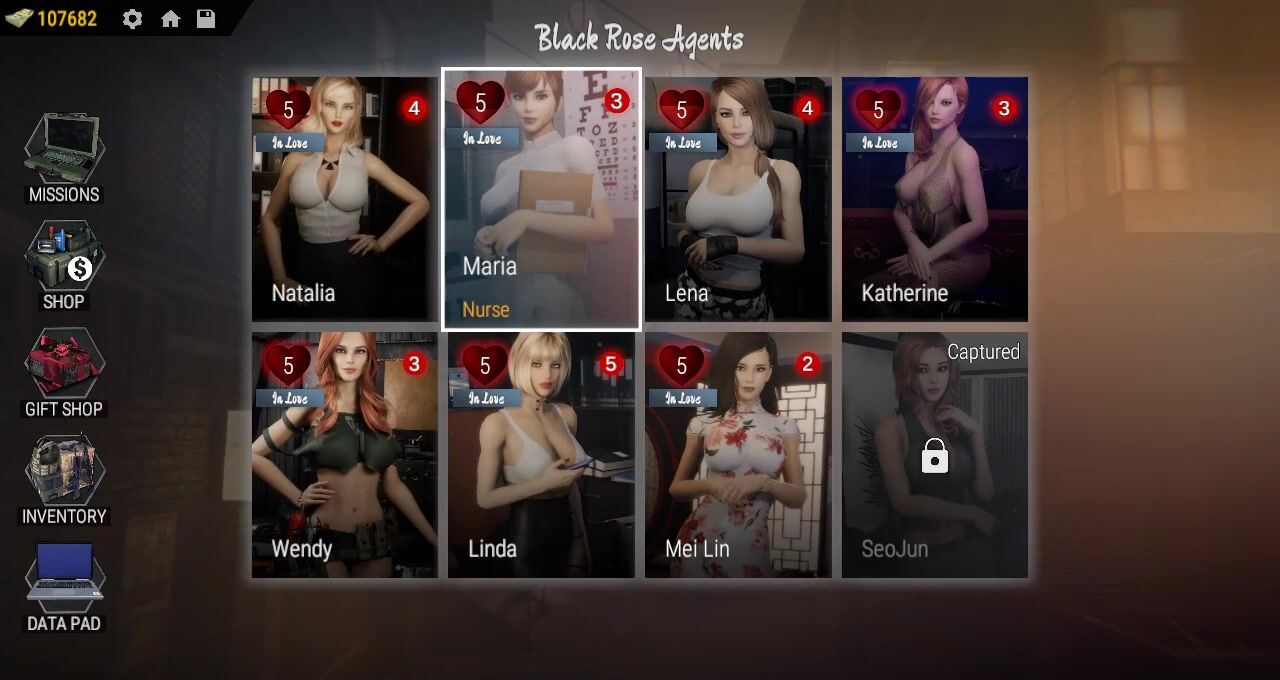Go to the home screen icon
This screenshot has height=680, width=1280.
pos(171,19)
